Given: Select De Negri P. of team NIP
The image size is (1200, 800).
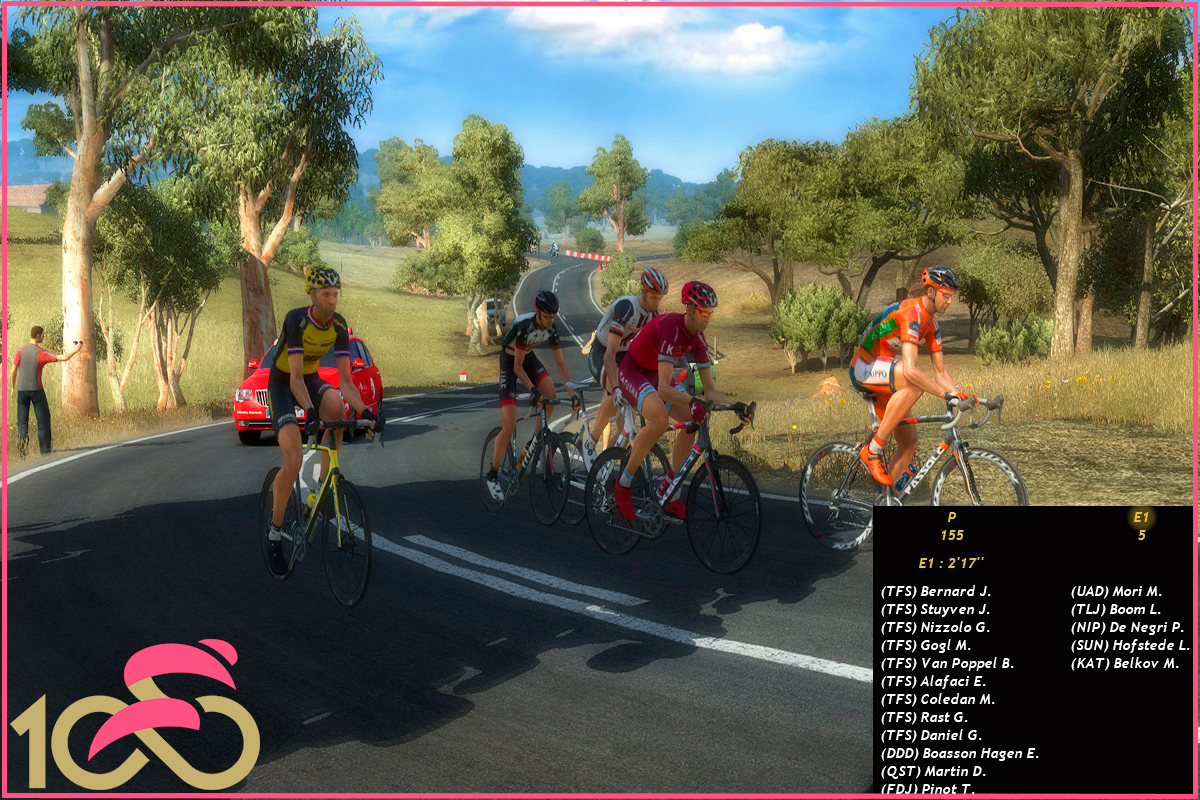Looking at the screenshot, I should 1127,627.
